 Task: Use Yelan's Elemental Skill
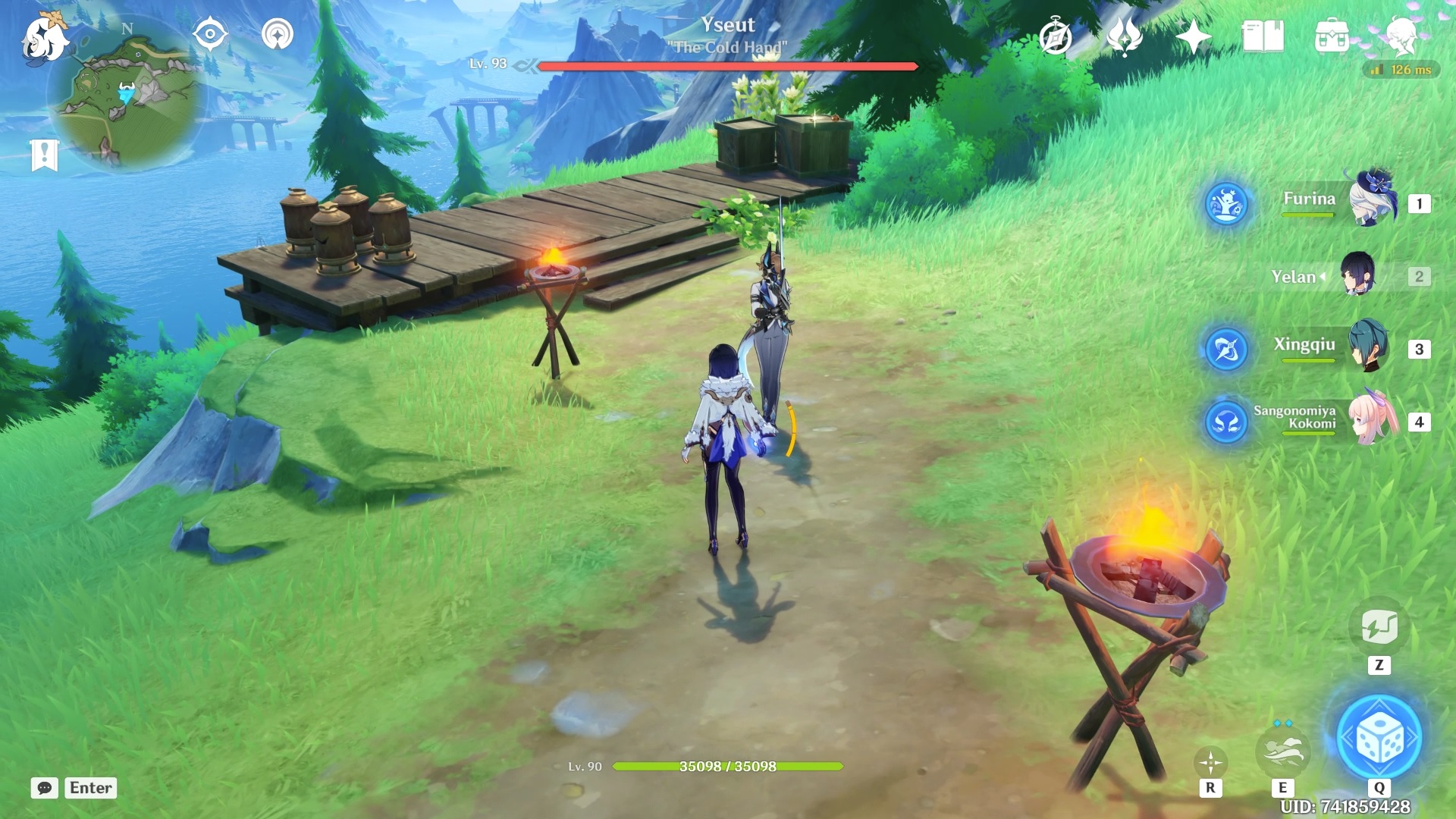click(1282, 752)
